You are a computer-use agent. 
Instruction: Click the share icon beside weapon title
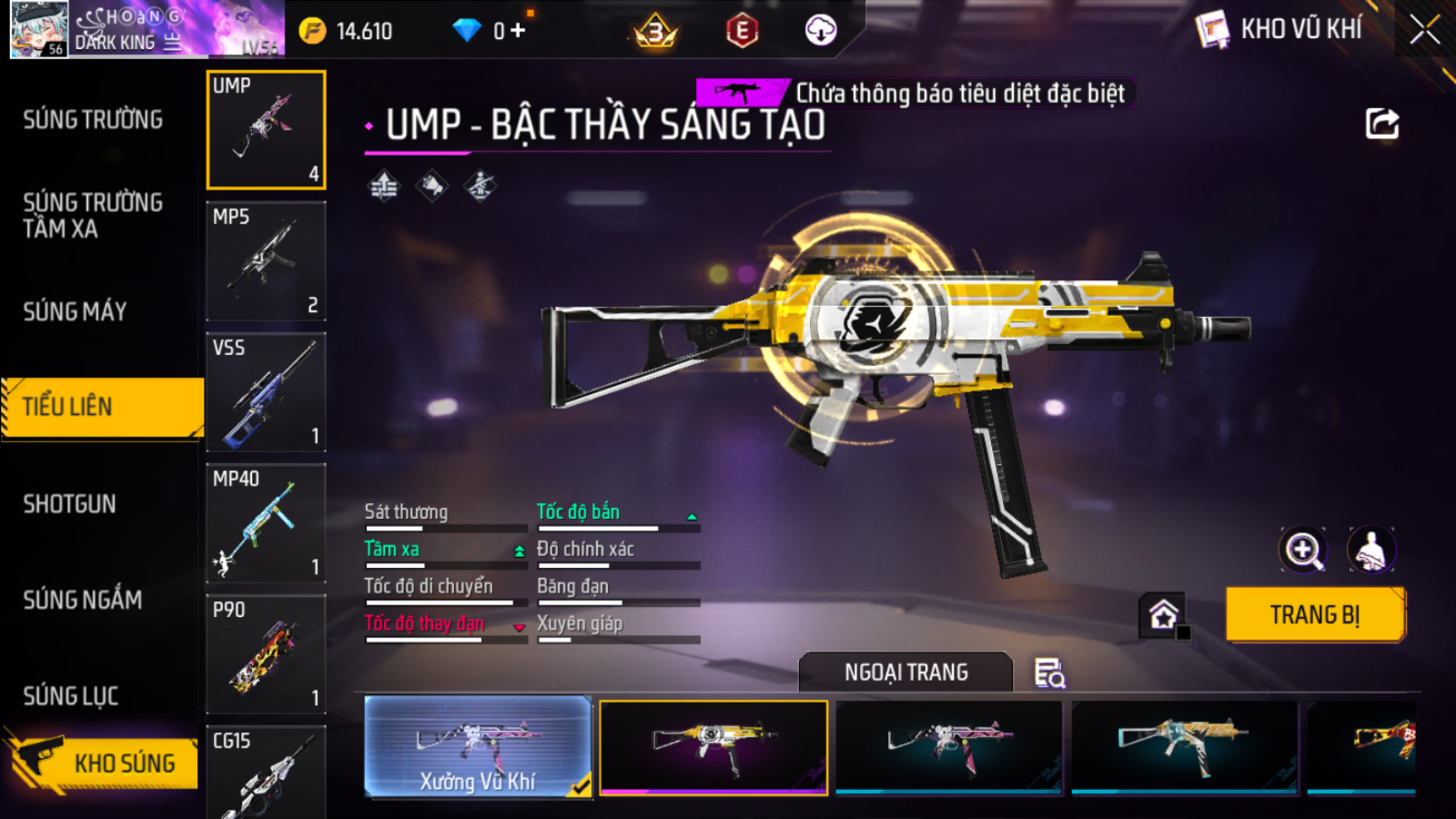click(x=1382, y=125)
